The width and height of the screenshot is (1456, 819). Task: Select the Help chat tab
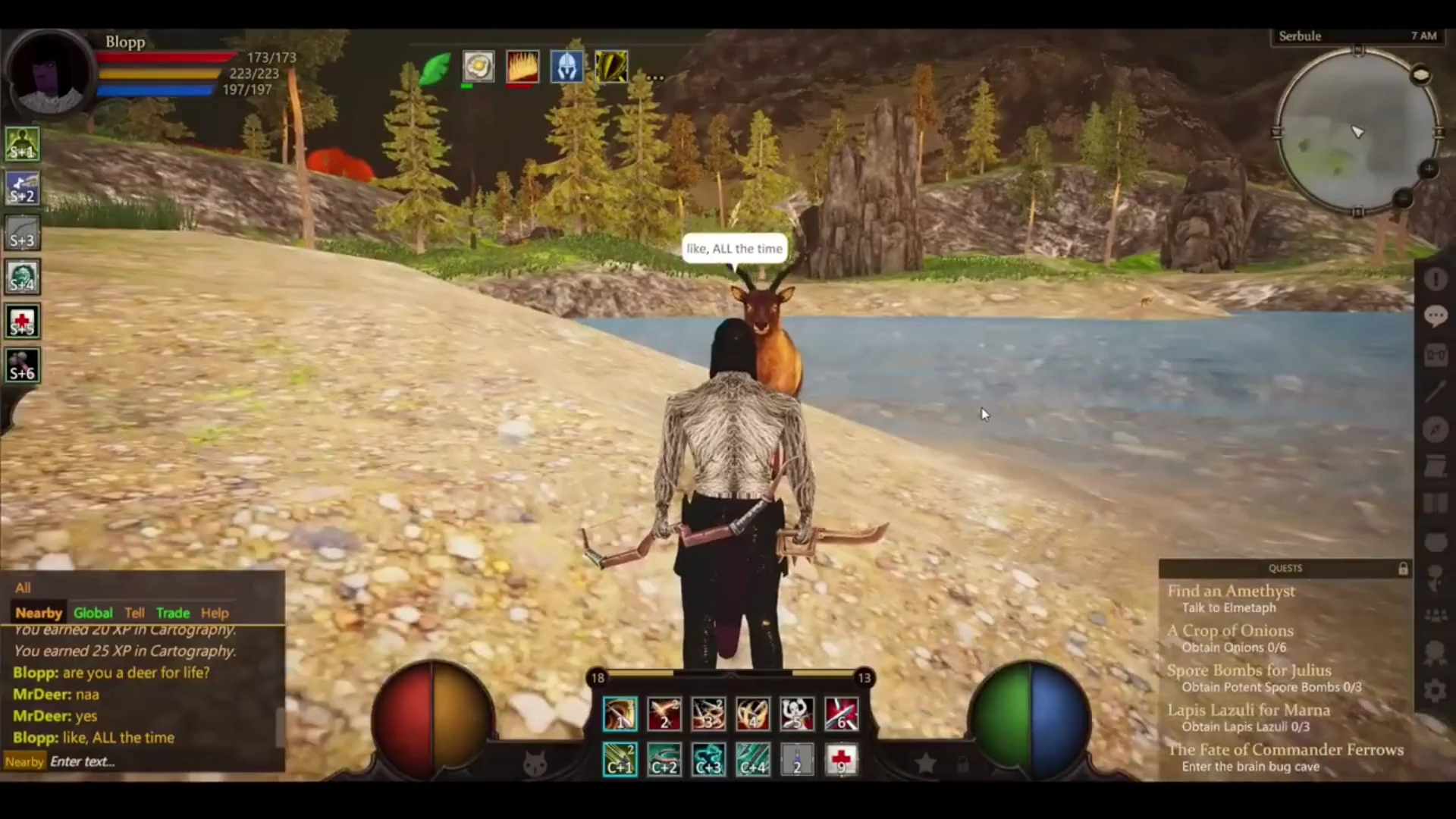[215, 613]
